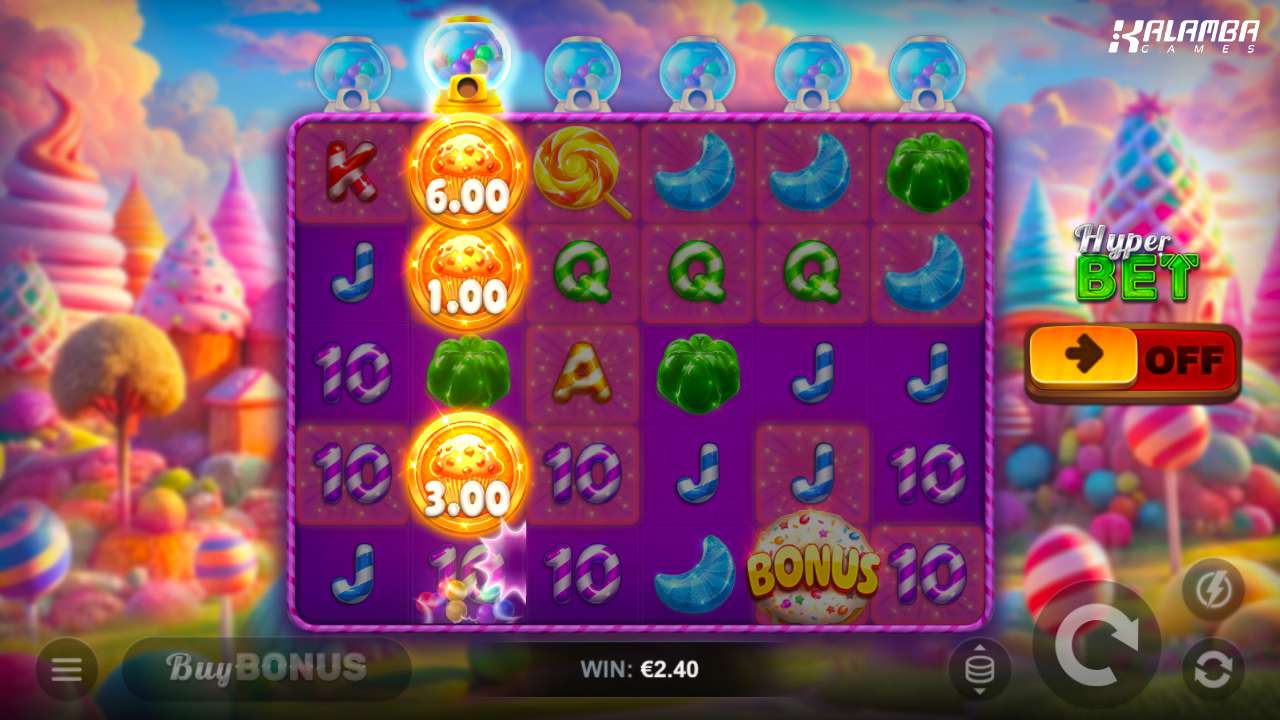Spin the reels with the circular arrow

click(x=1096, y=644)
